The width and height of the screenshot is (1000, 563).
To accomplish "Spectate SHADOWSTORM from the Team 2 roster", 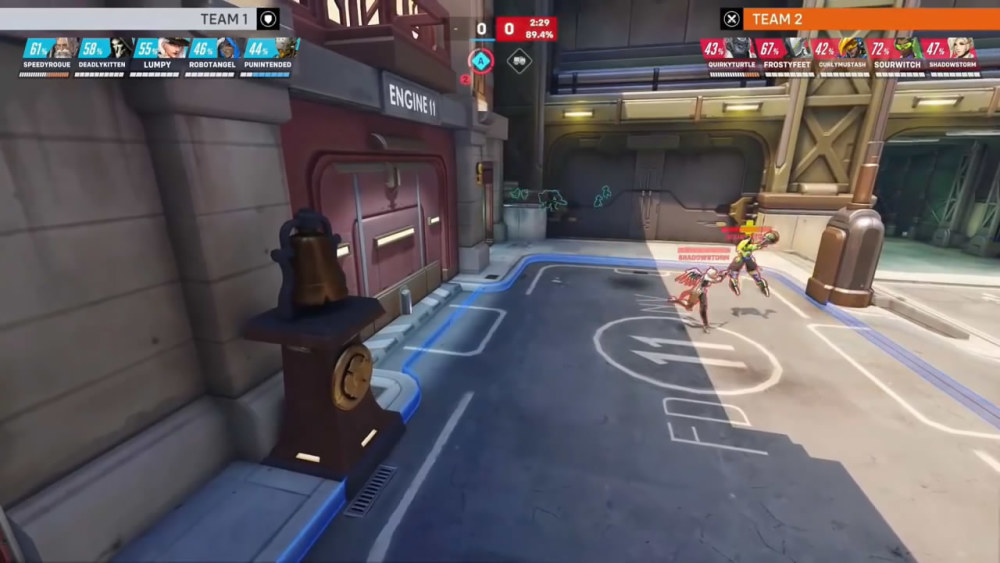I will [962, 48].
